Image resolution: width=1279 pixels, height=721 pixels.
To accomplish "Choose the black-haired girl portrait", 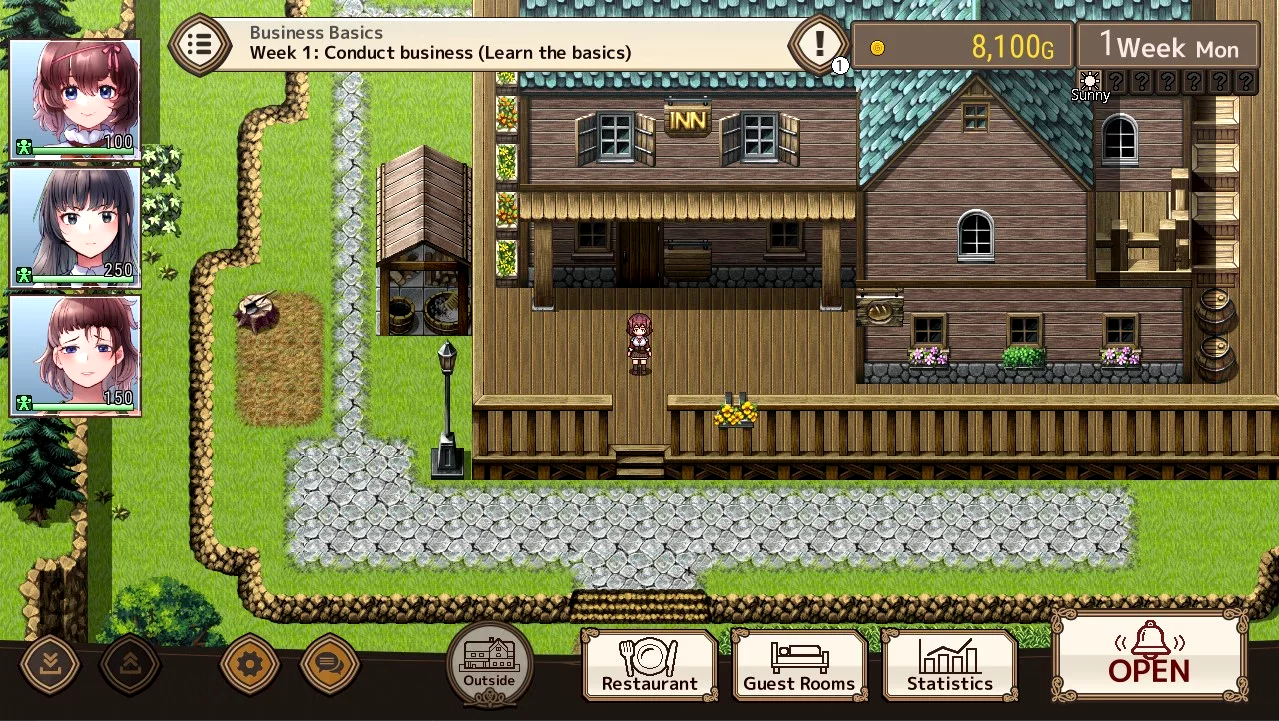I will [75, 227].
